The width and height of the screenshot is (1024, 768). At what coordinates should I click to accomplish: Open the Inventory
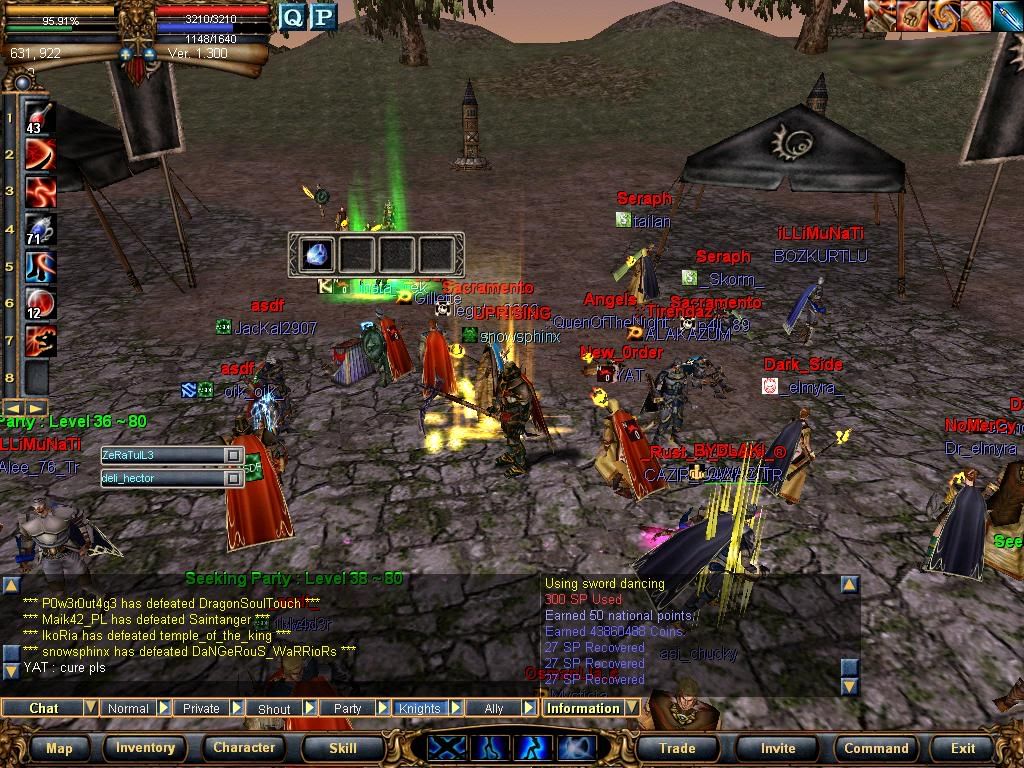146,747
